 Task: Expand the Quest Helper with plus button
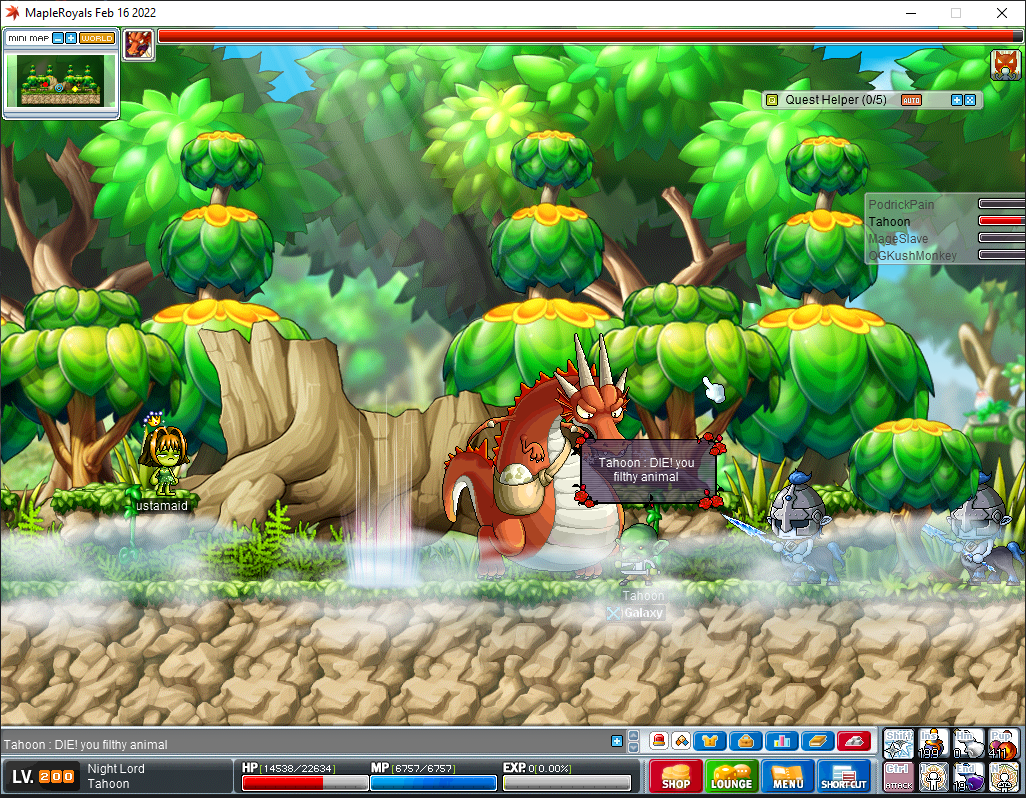tap(956, 100)
